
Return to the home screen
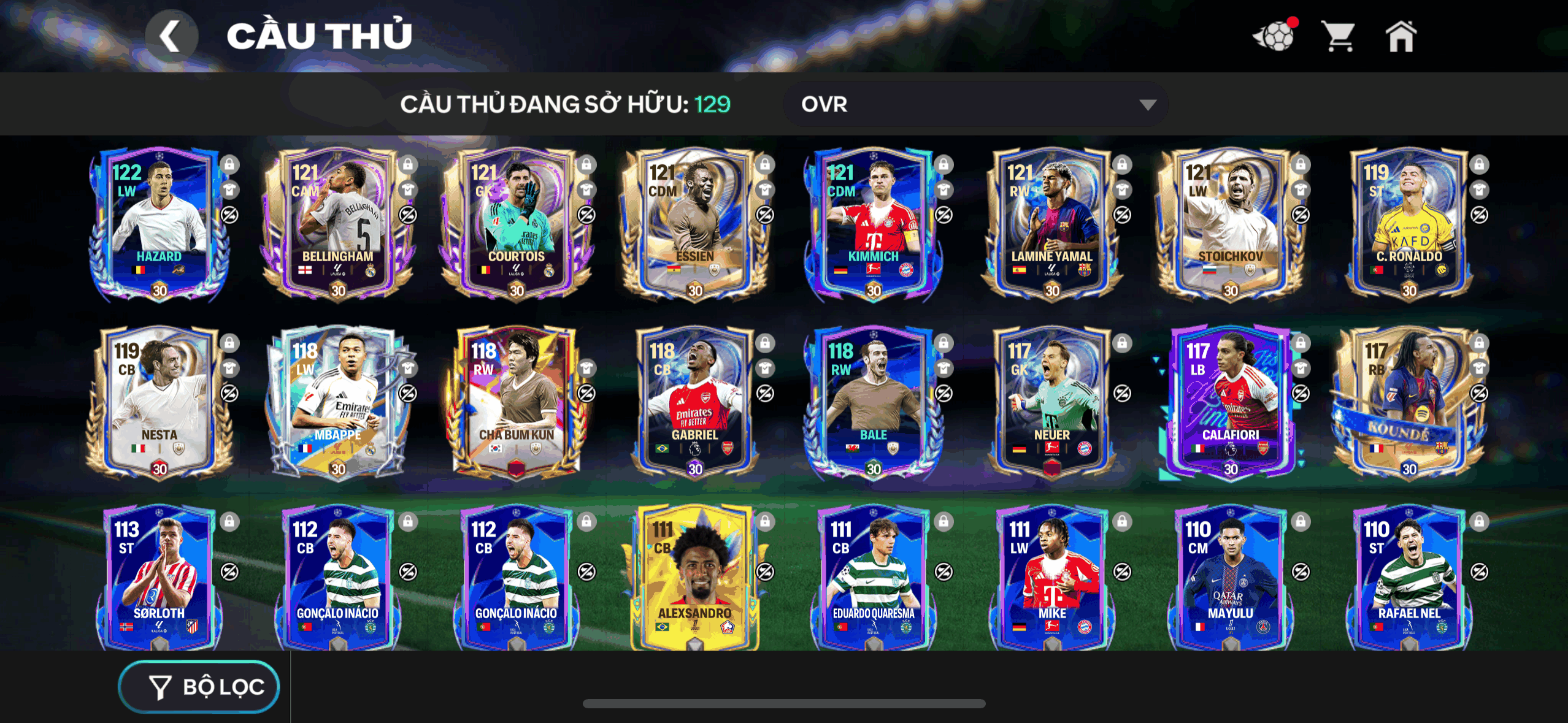click(x=1401, y=36)
